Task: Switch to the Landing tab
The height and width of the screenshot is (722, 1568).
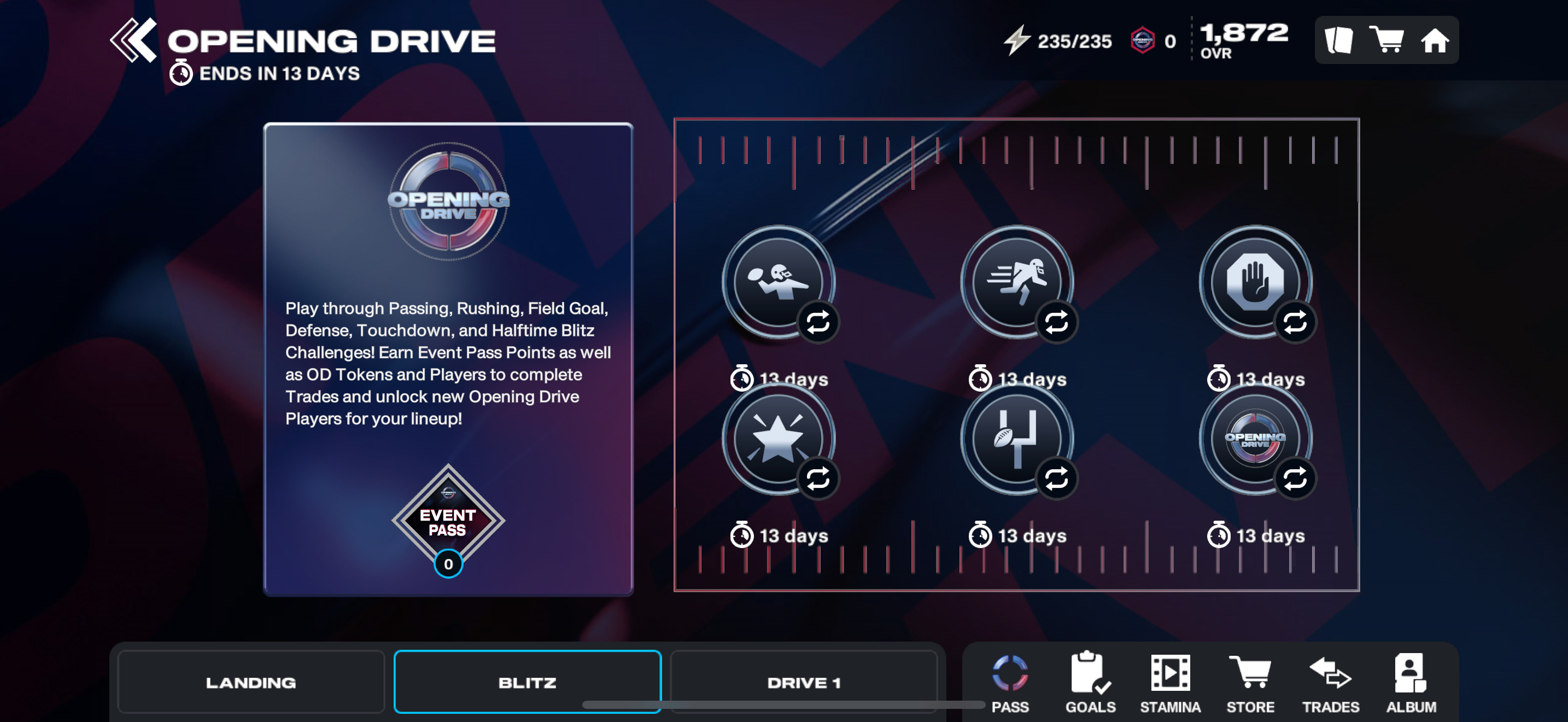Action: [x=251, y=682]
